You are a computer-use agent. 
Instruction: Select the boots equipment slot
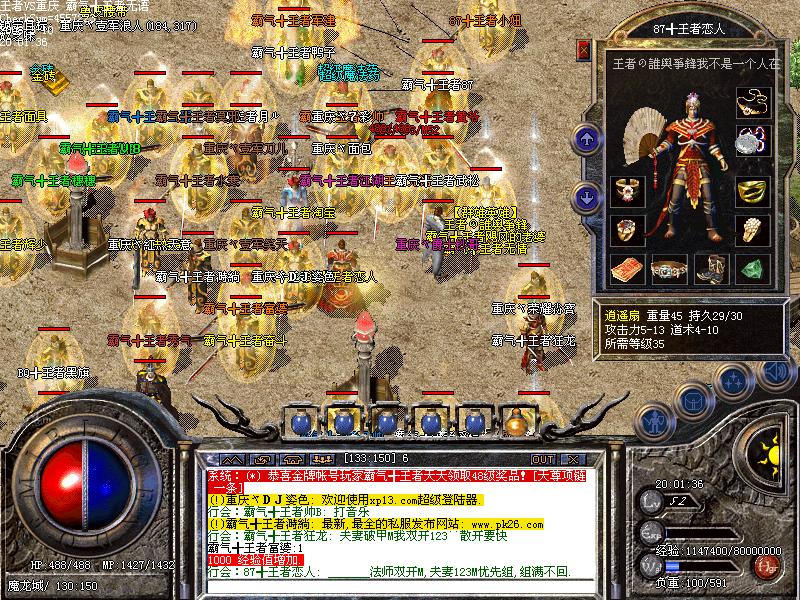pyautogui.click(x=711, y=269)
